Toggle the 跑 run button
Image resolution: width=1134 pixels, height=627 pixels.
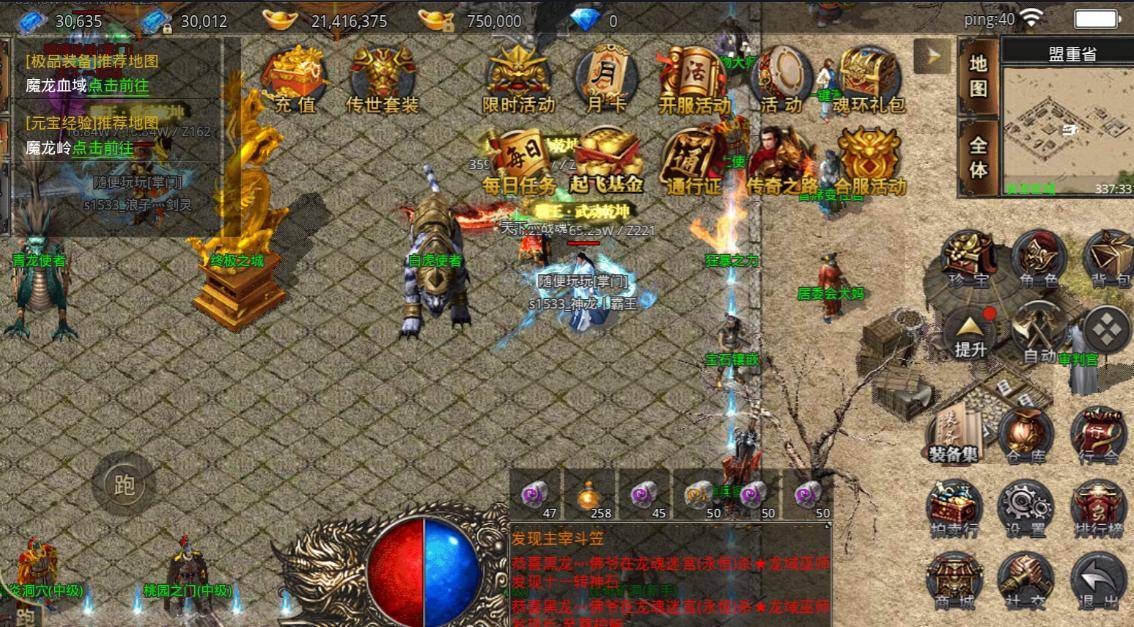(x=124, y=487)
